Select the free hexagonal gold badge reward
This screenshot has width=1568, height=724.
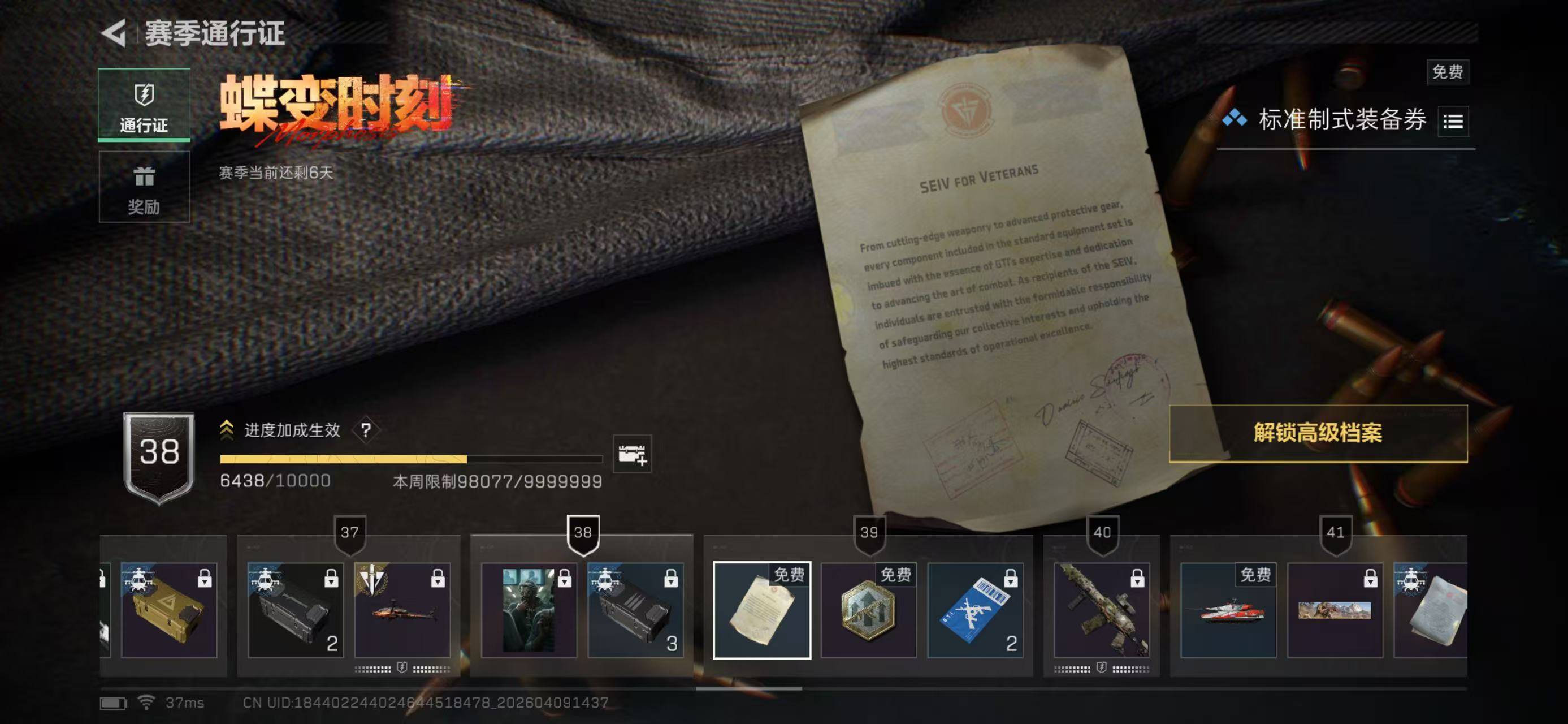point(868,610)
